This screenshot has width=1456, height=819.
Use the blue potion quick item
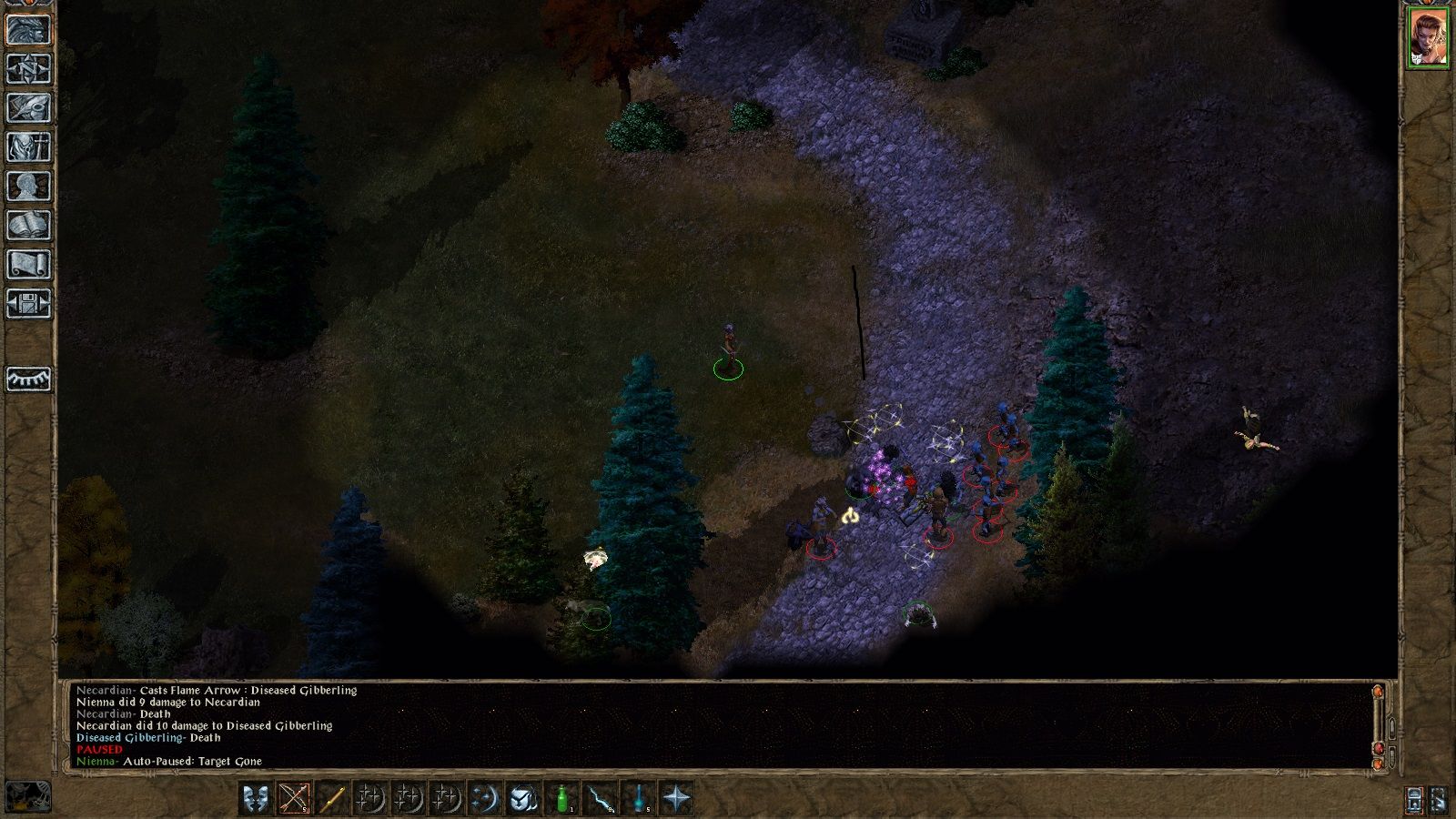639,798
